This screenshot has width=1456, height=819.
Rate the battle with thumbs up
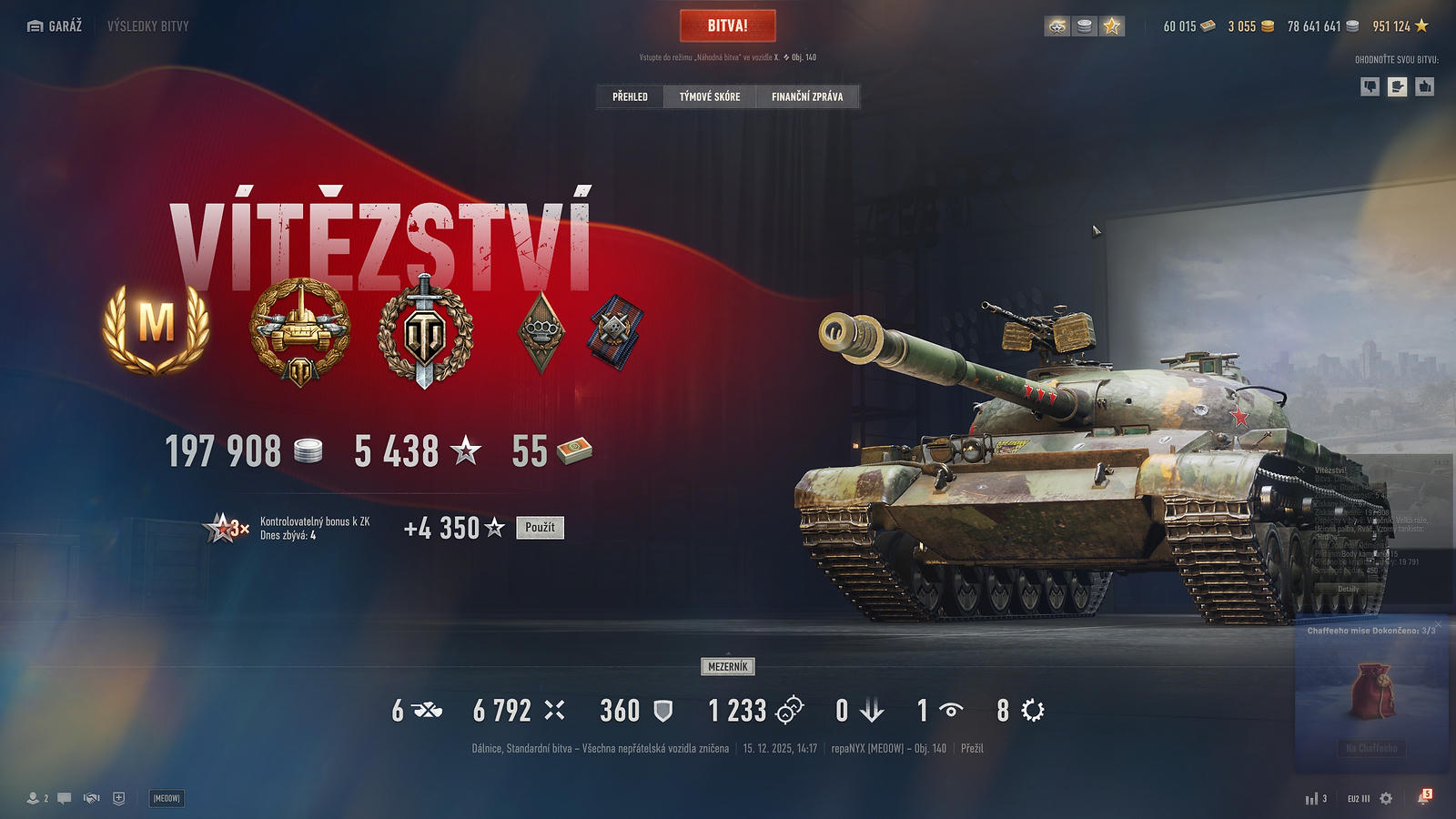[x=1425, y=86]
